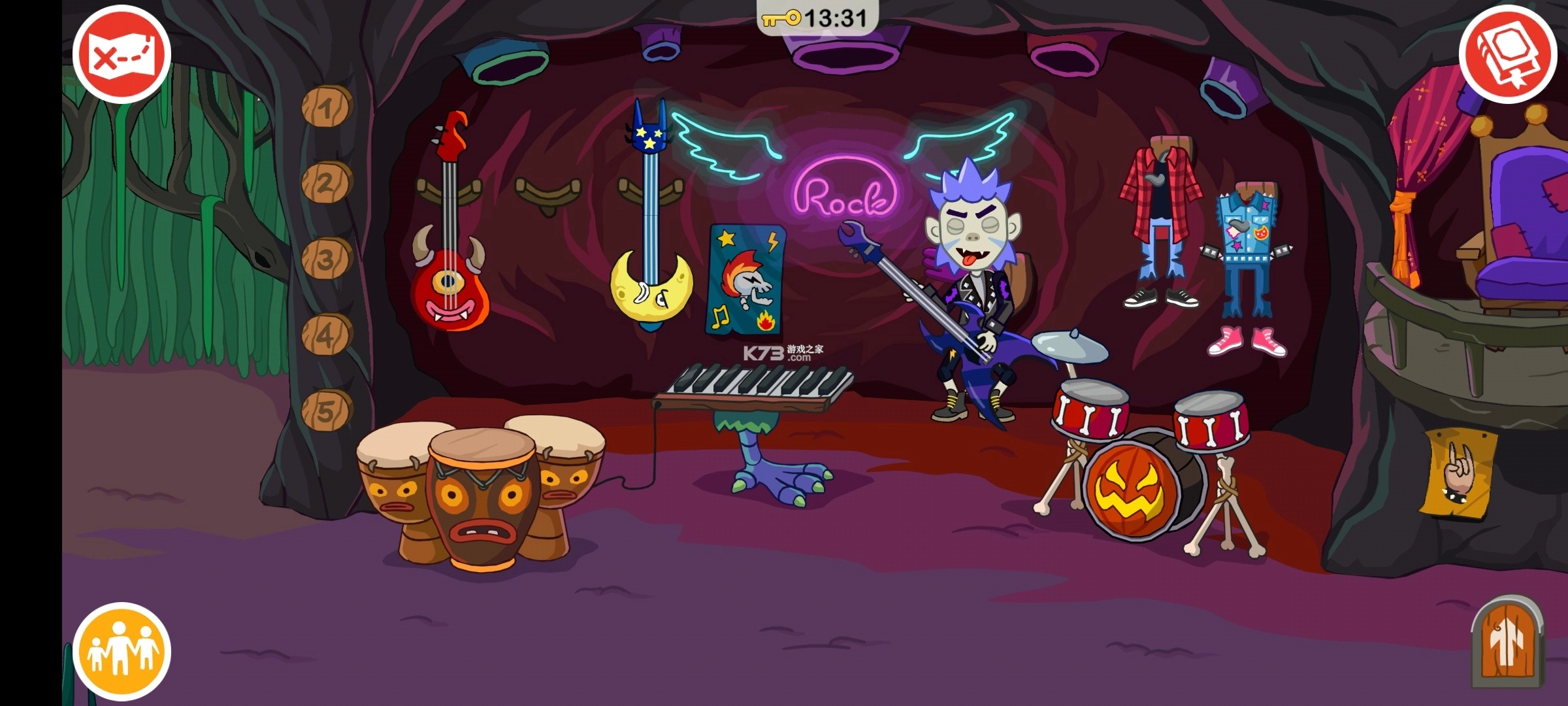The image size is (1568, 706).
Task: Pick wooden number 5 button
Action: click(x=327, y=411)
